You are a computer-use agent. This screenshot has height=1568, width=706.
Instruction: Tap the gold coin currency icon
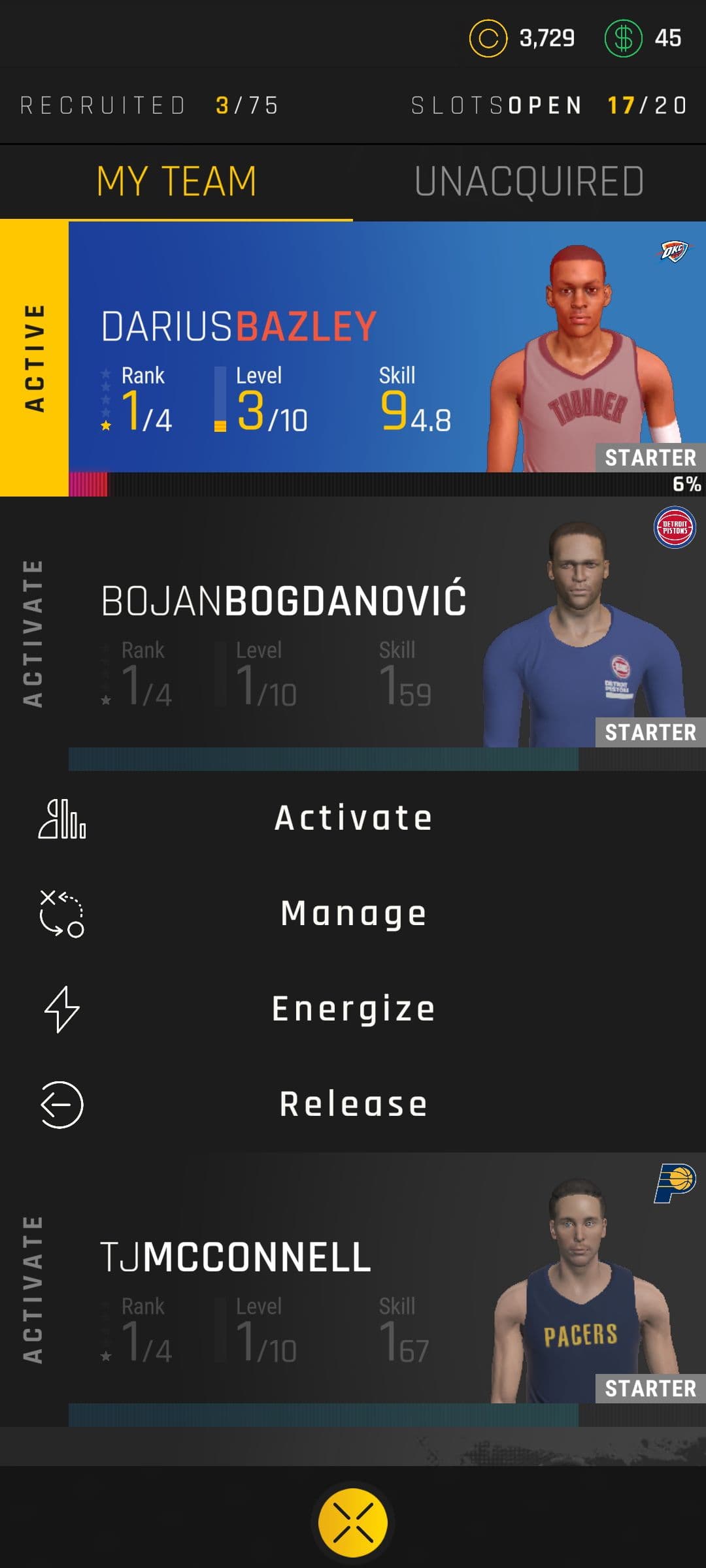pyautogui.click(x=488, y=39)
